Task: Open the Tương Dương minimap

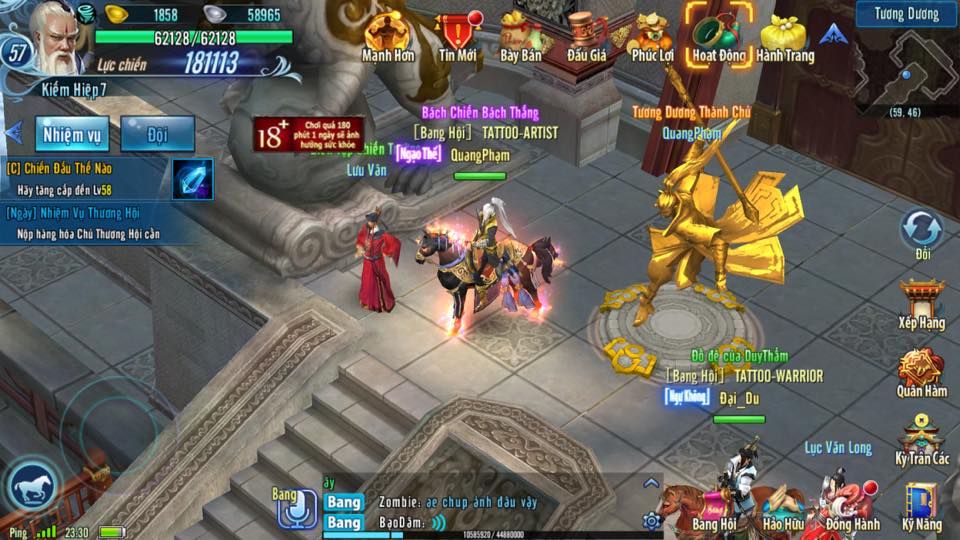Action: tap(907, 70)
